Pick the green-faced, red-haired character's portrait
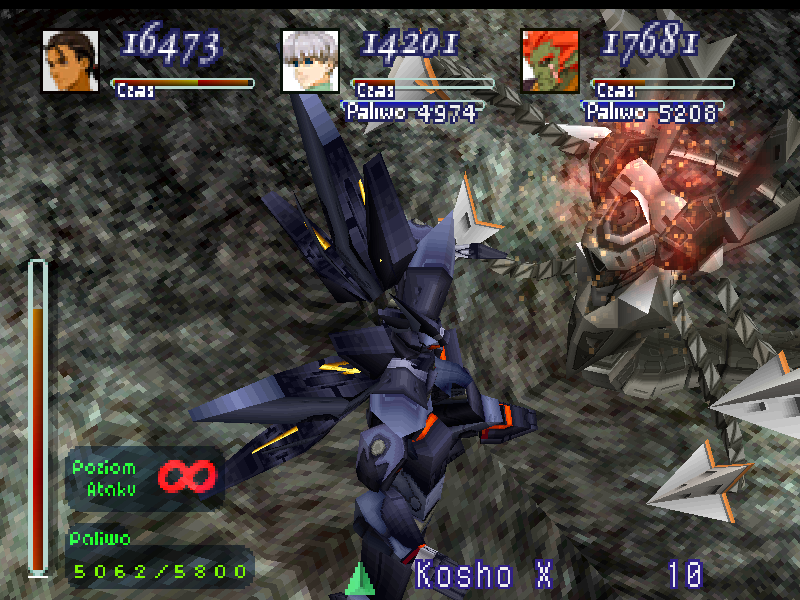The image size is (800, 600). 550,61
